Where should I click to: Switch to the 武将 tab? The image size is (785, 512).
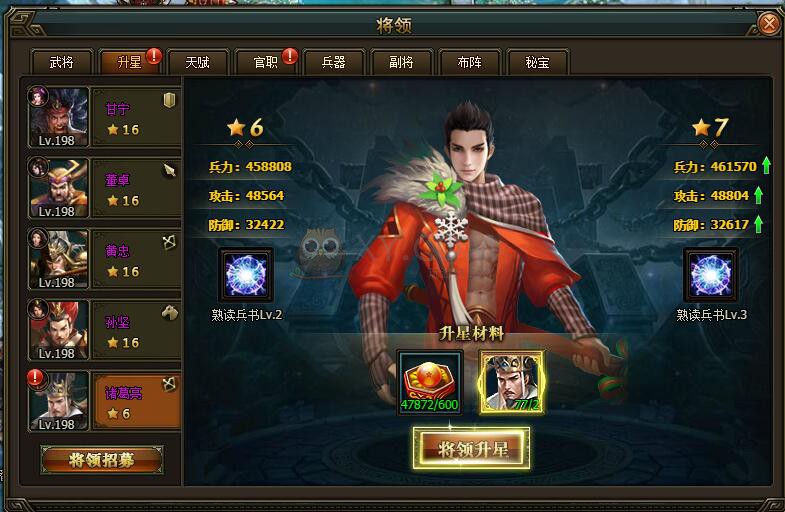coord(61,62)
